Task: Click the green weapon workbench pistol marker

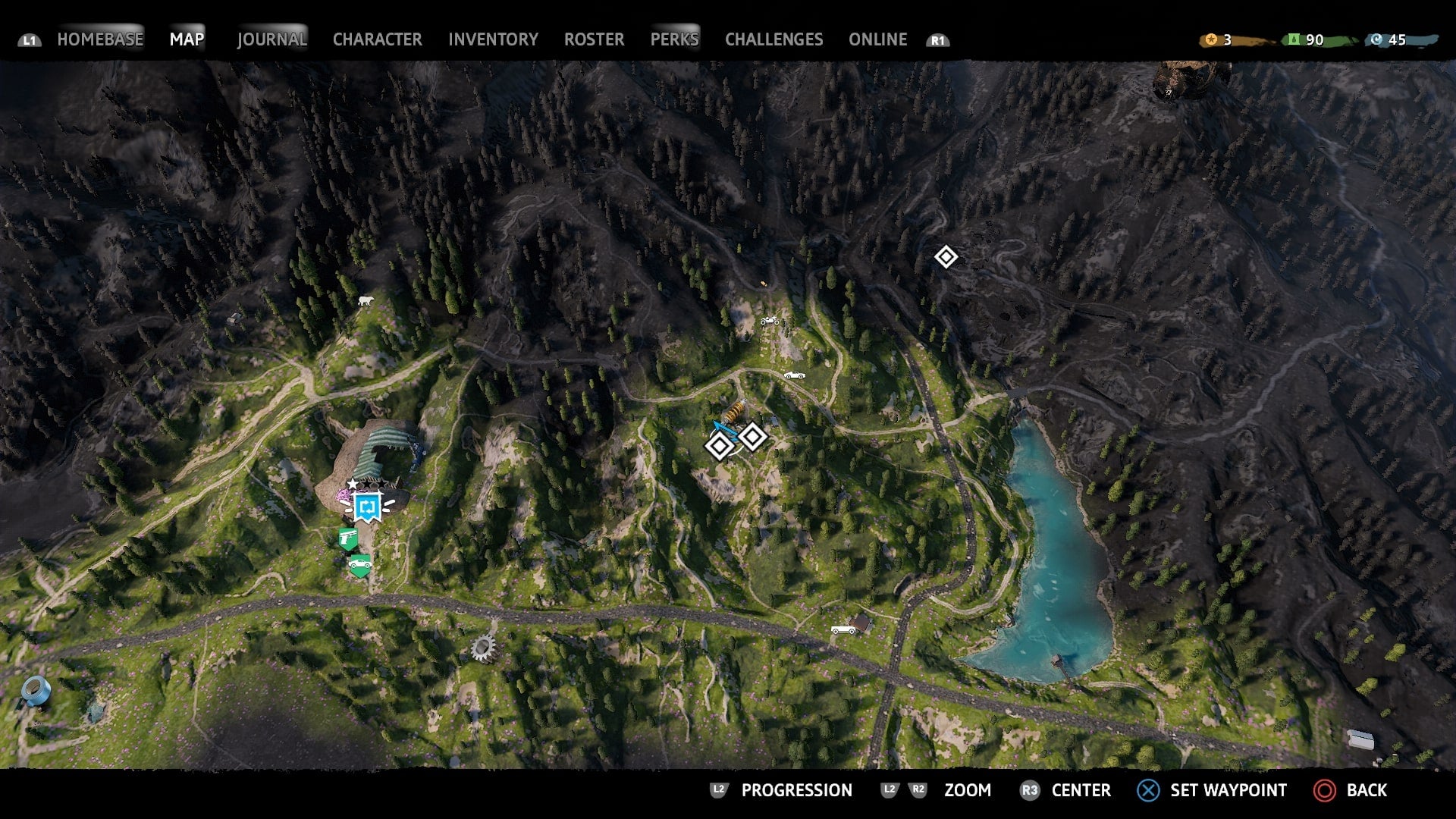Action: pyautogui.click(x=348, y=539)
